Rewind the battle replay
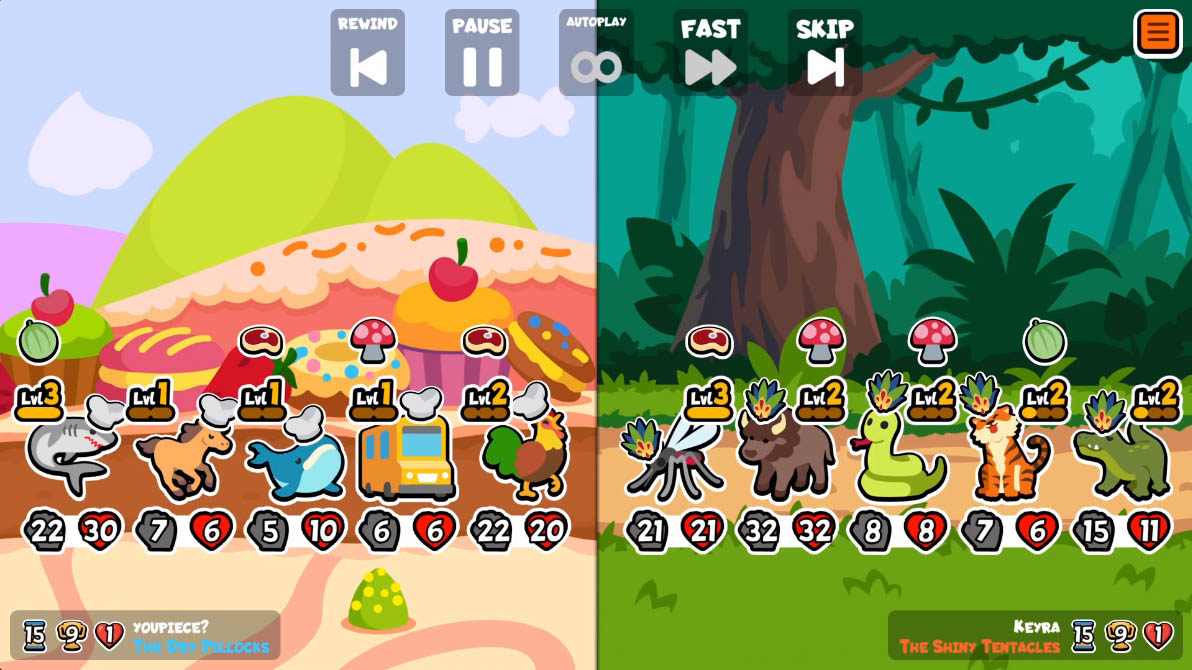1192x670 pixels. pyautogui.click(x=367, y=54)
